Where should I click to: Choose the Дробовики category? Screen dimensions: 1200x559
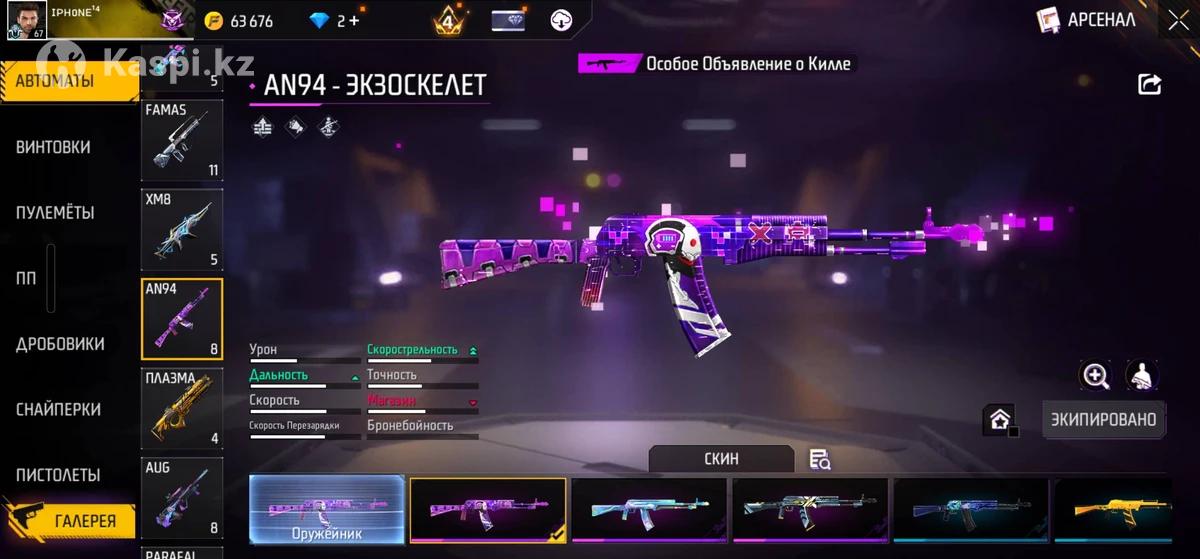(60, 344)
